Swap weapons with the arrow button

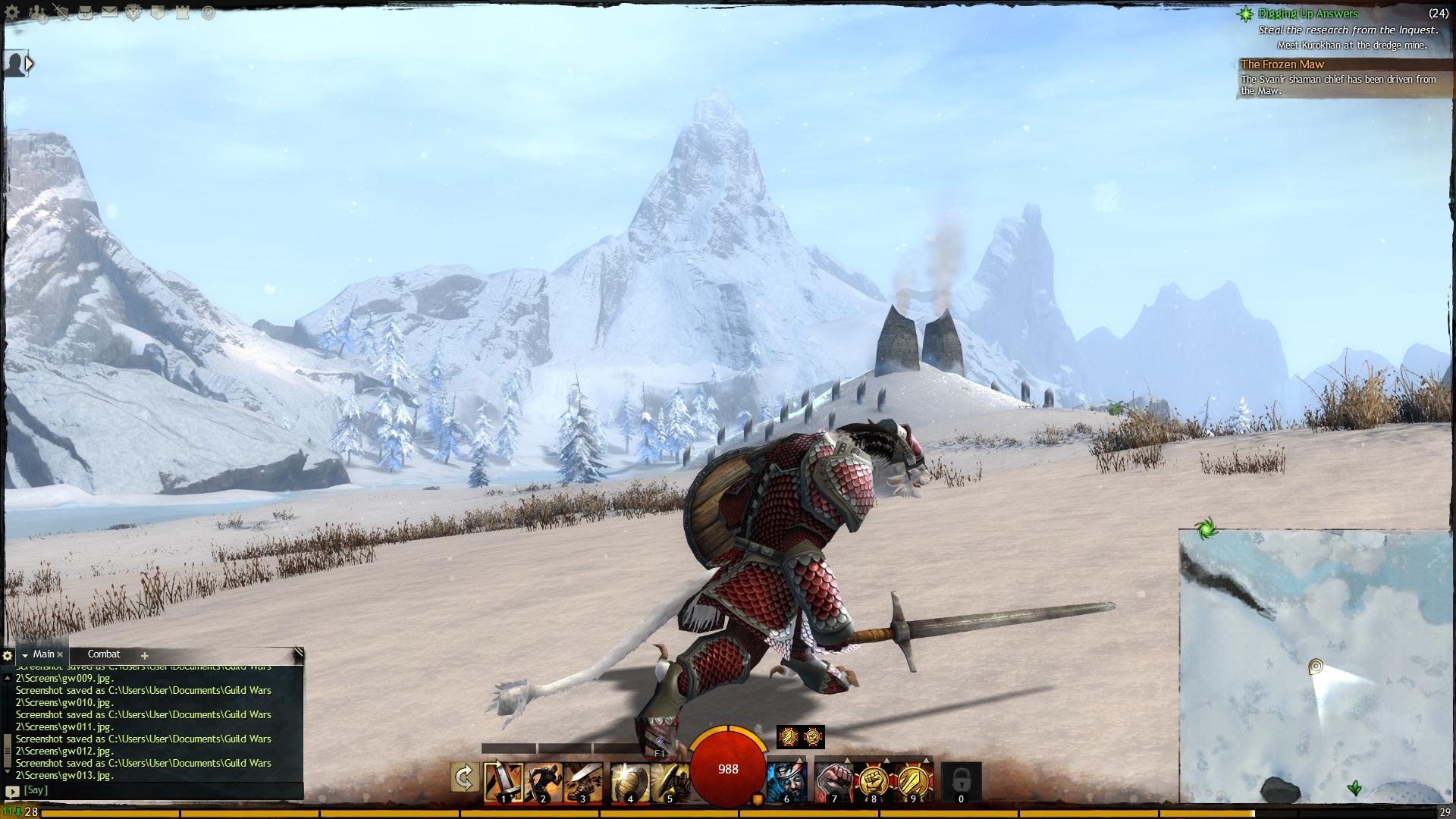point(464,778)
